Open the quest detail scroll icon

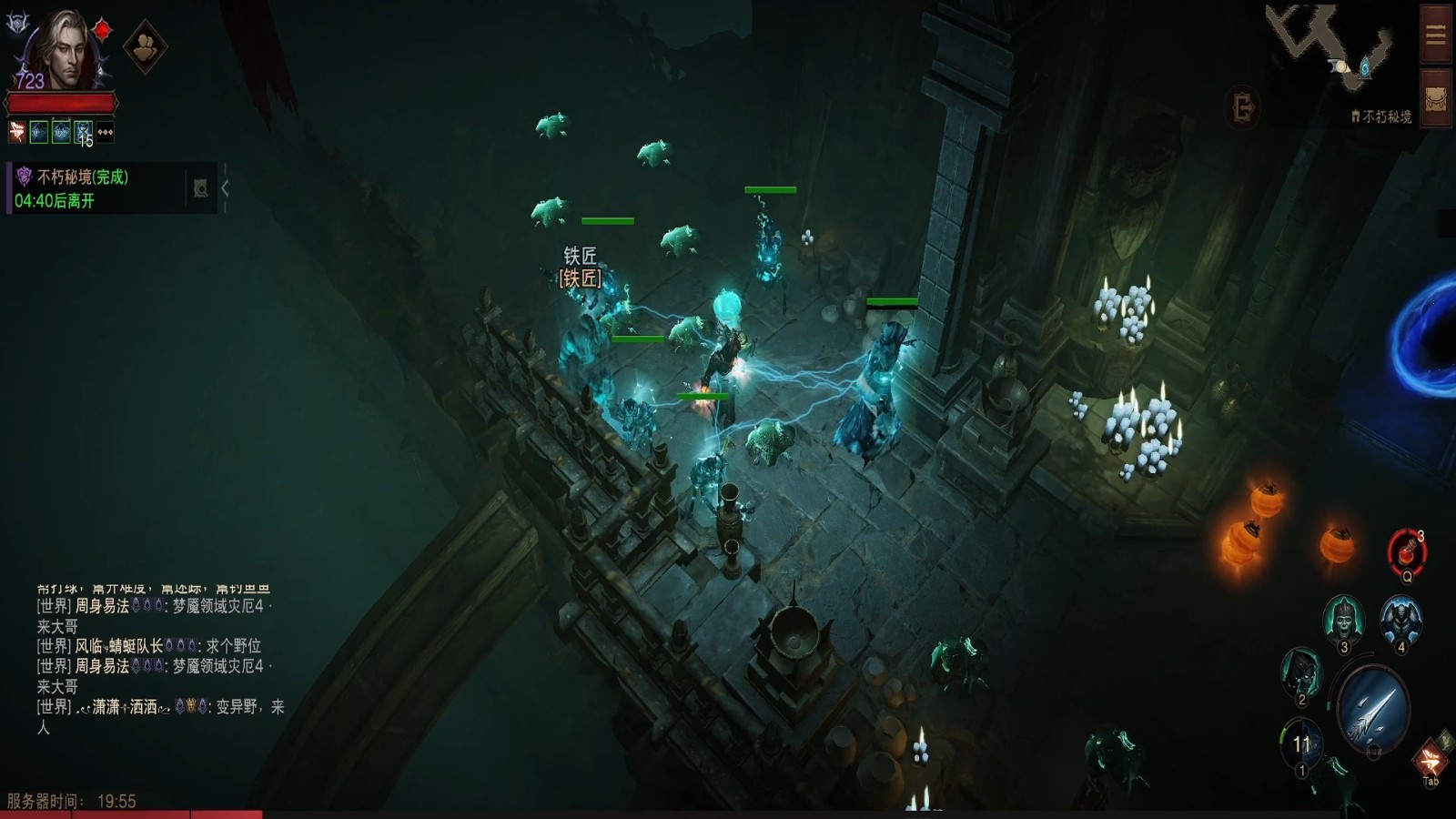click(201, 188)
